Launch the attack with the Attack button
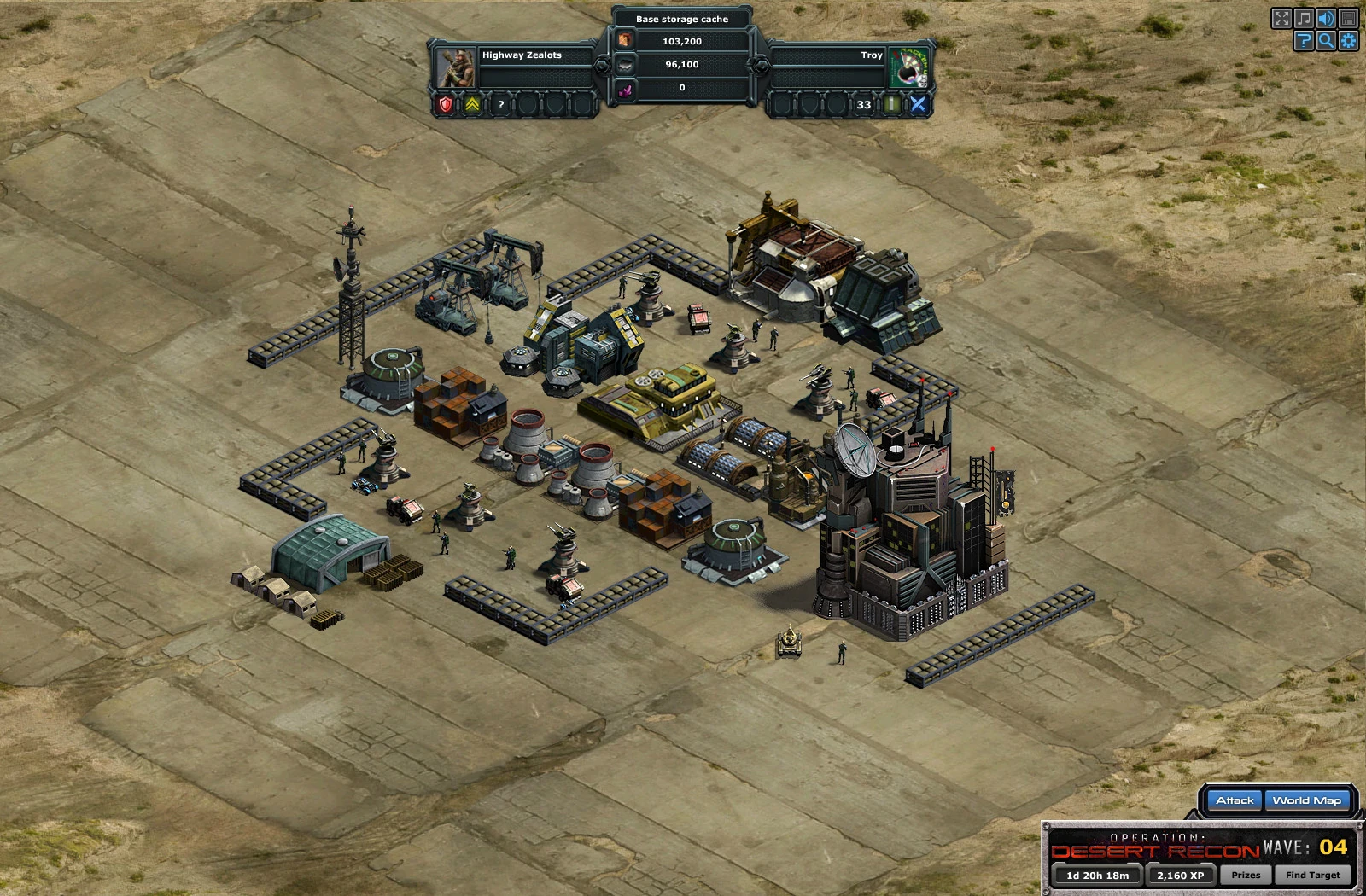 pyautogui.click(x=1235, y=800)
